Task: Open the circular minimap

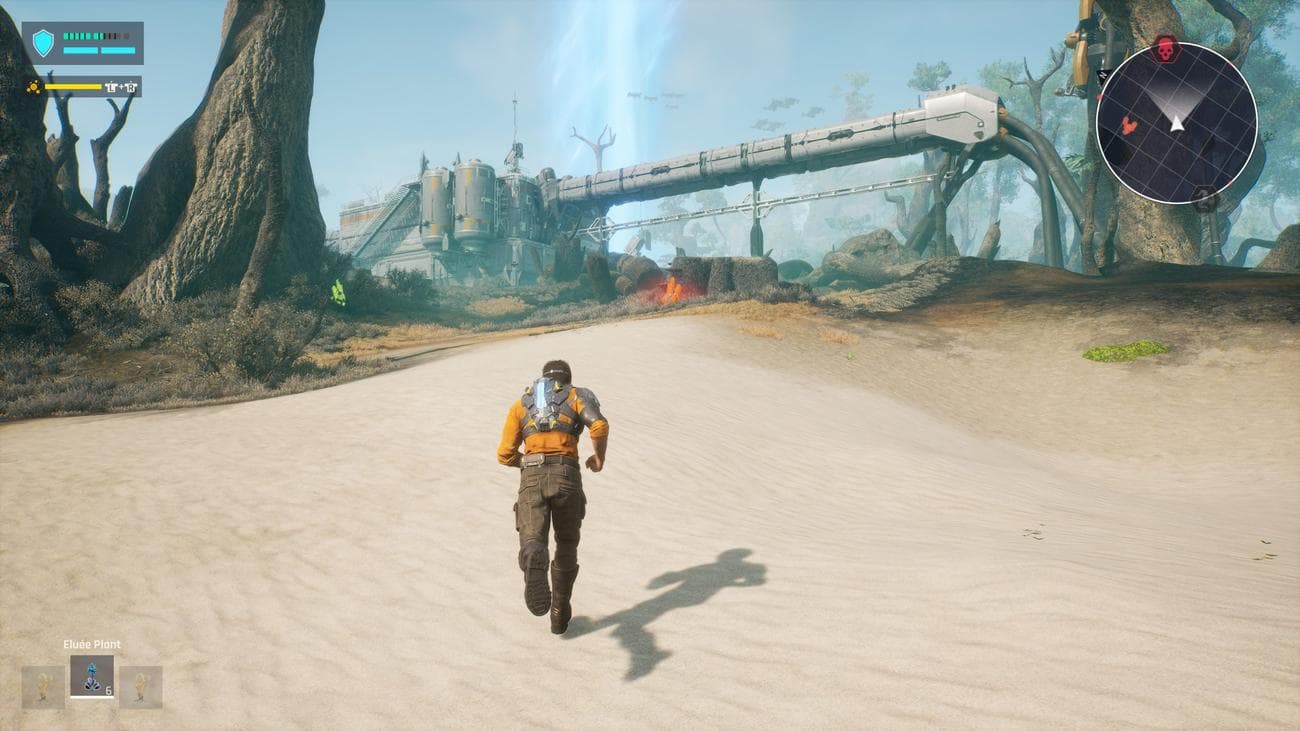Action: click(x=1176, y=122)
